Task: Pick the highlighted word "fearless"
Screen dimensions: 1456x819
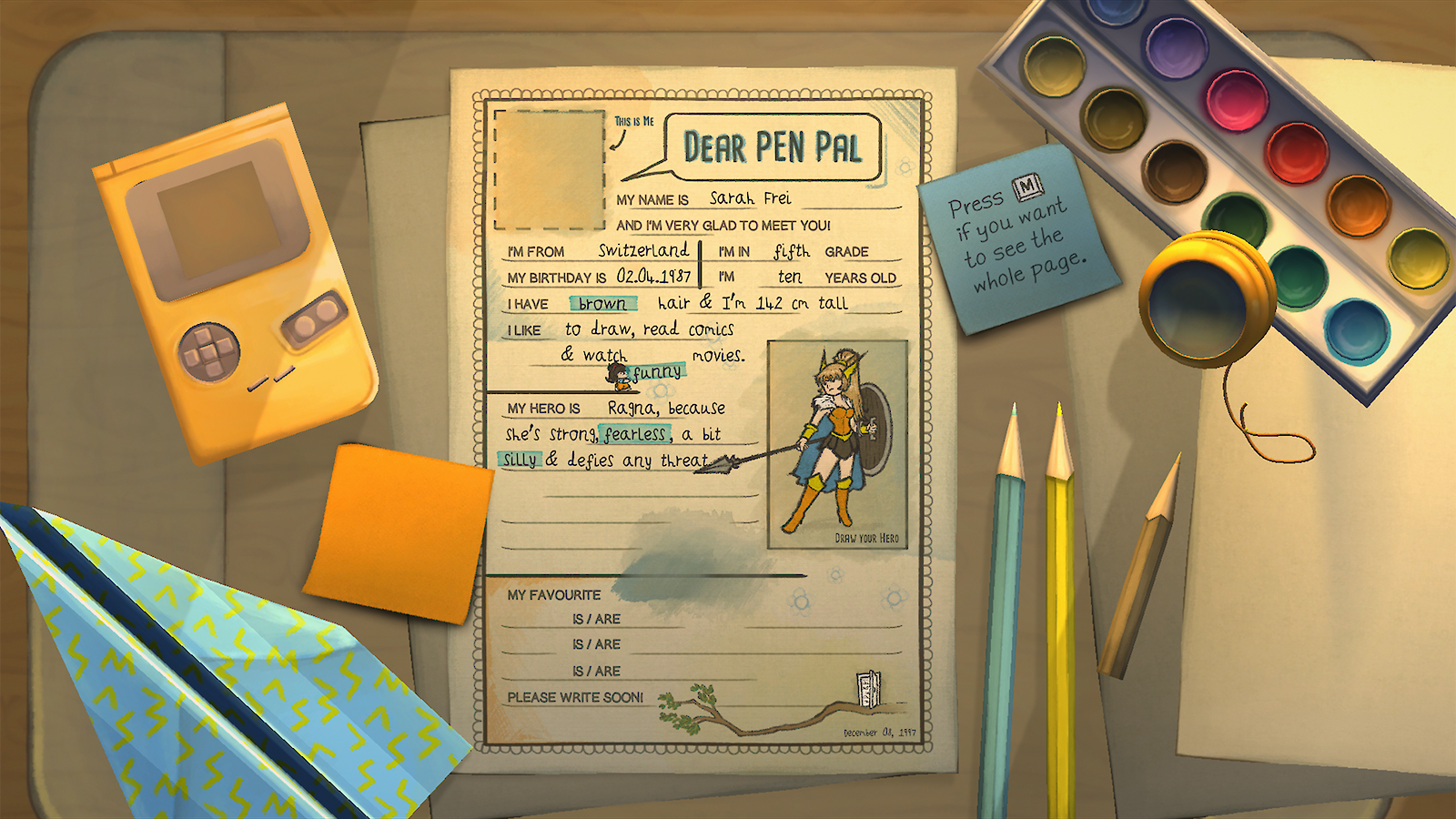Action: (635, 434)
